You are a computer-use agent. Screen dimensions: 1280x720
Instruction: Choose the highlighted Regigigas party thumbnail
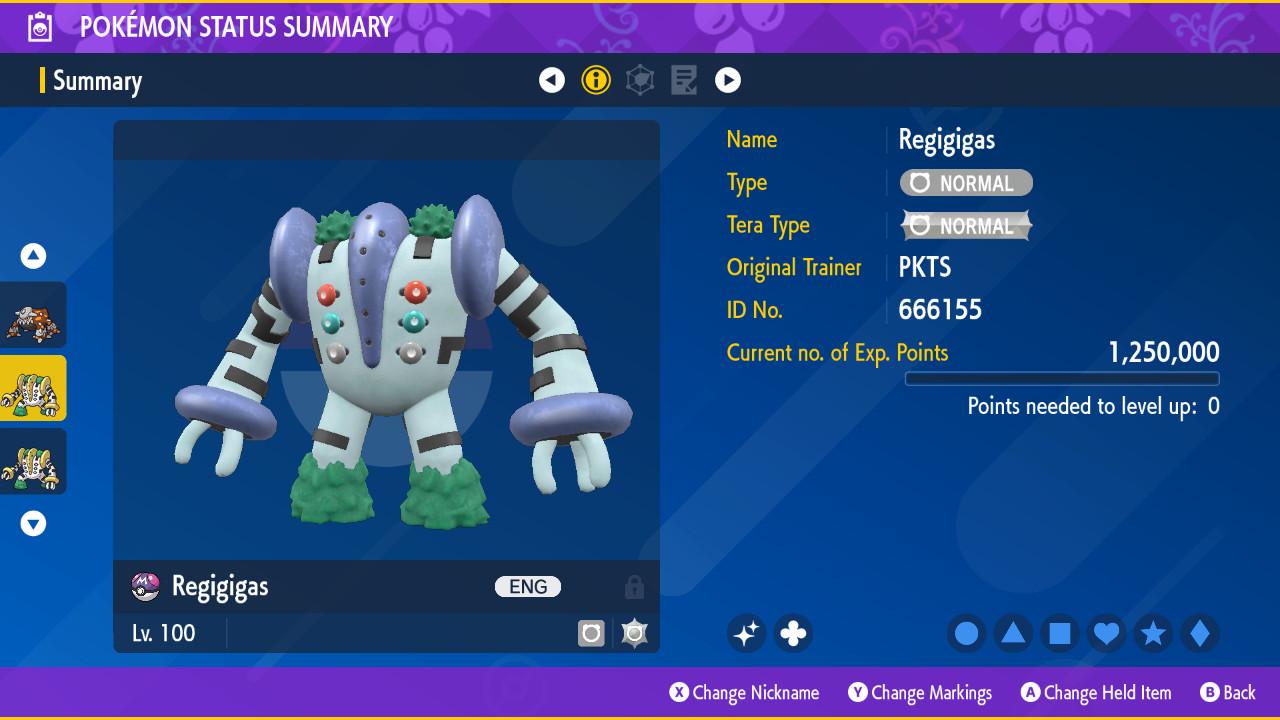pyautogui.click(x=33, y=389)
